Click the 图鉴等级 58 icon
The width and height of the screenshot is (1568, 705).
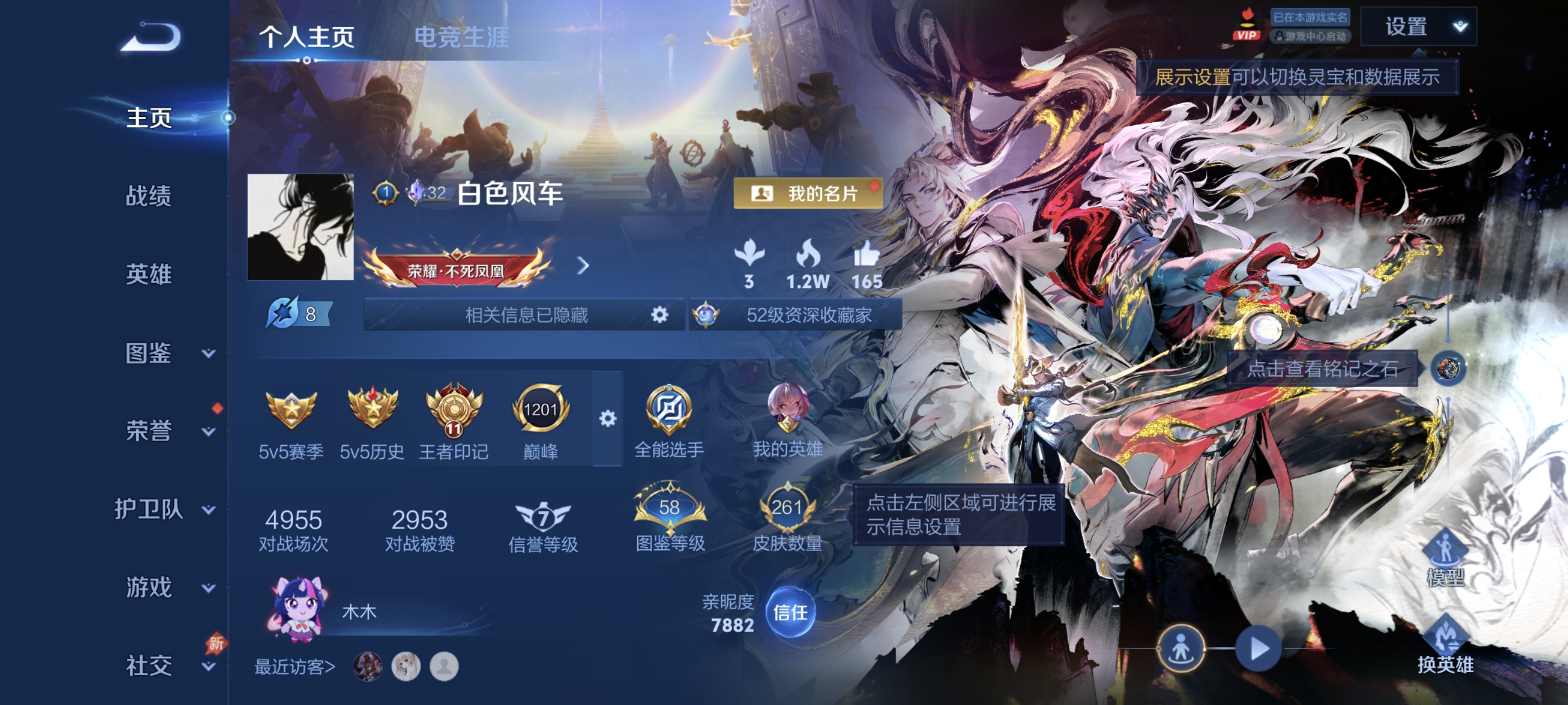tap(670, 506)
